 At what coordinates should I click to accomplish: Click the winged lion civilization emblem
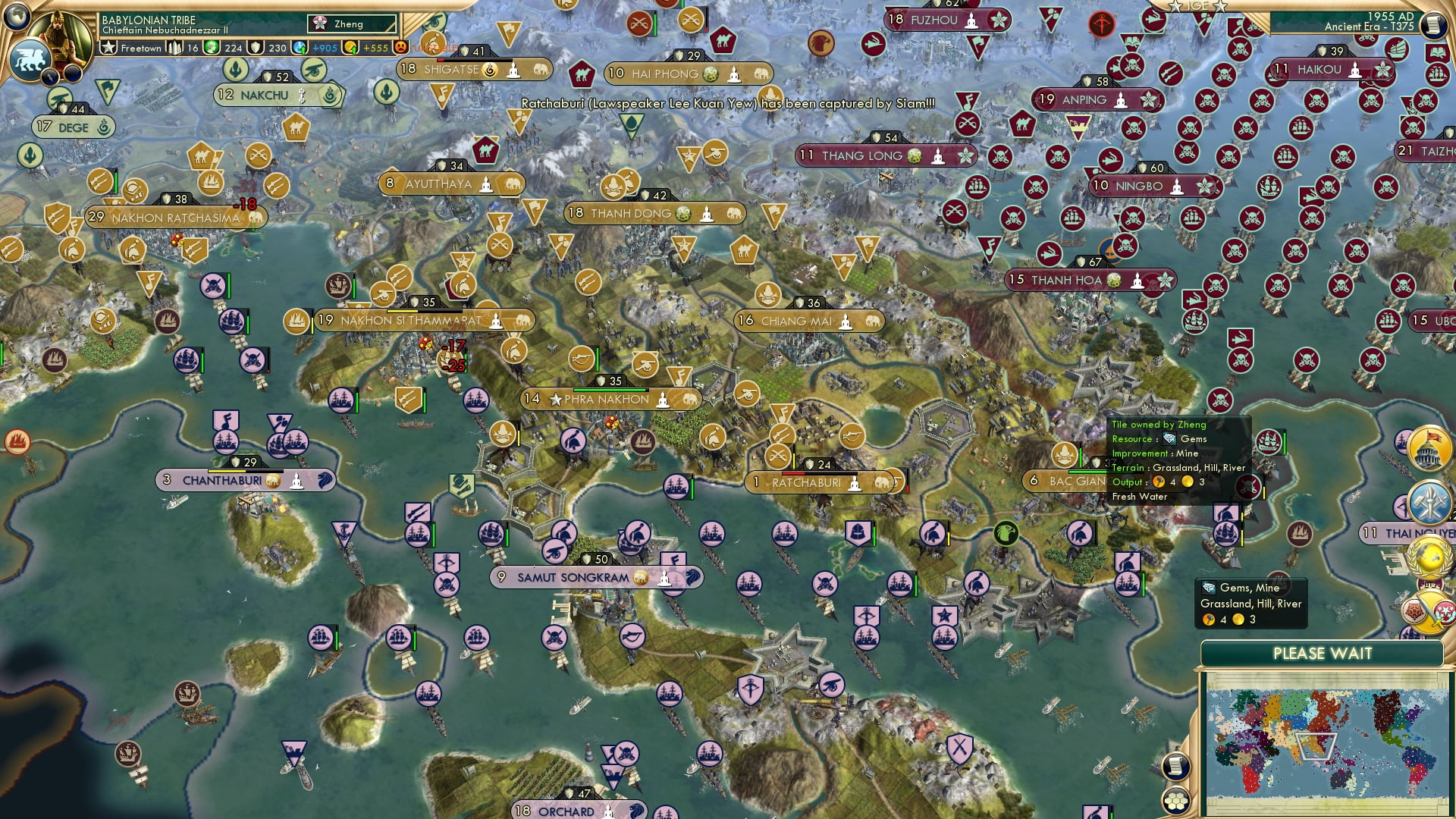tap(30, 59)
